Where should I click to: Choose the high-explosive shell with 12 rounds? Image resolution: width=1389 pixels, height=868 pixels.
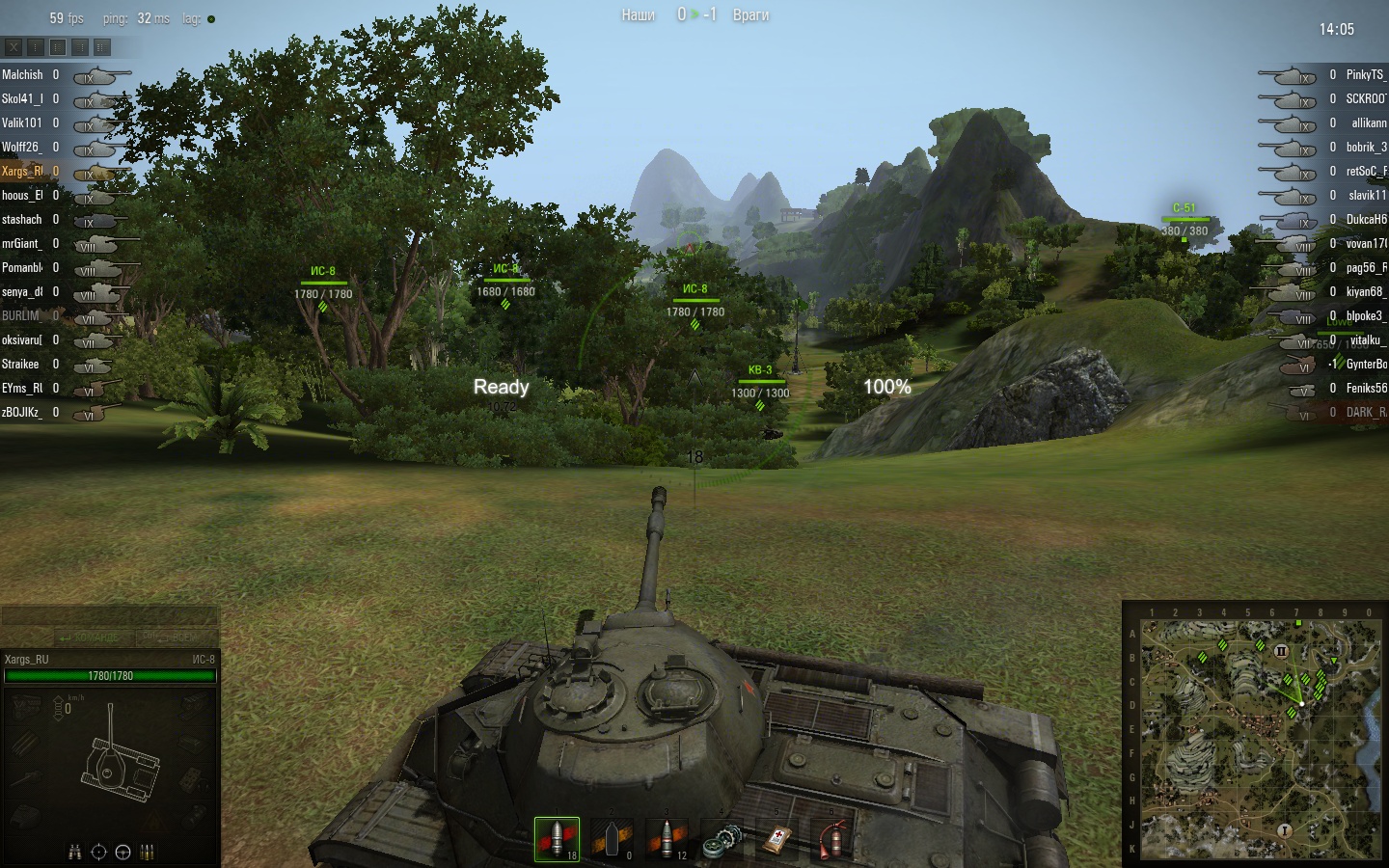point(667,839)
